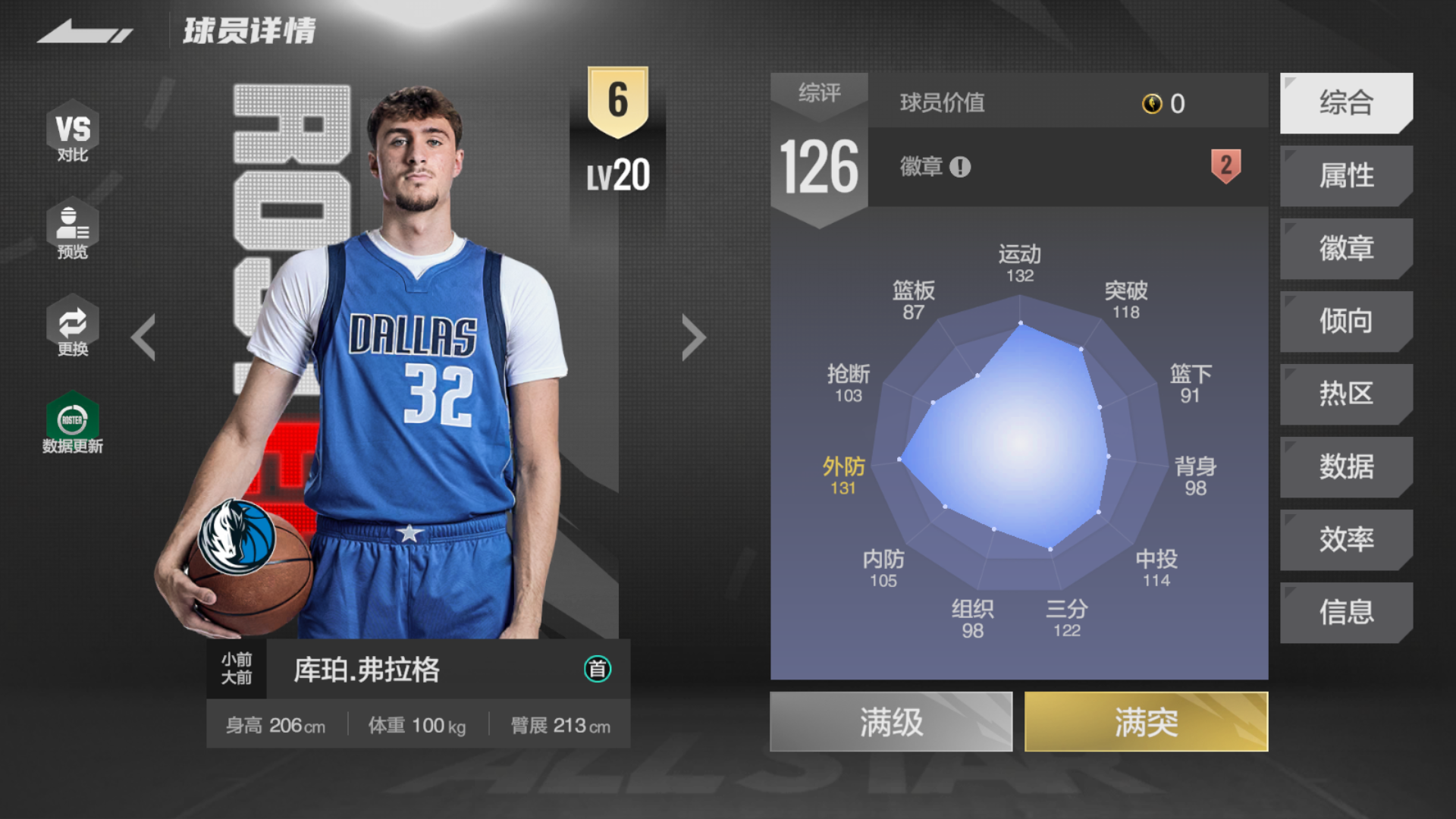1456x819 pixels.
Task: Open the 预览 preview icon
Action: [73, 230]
